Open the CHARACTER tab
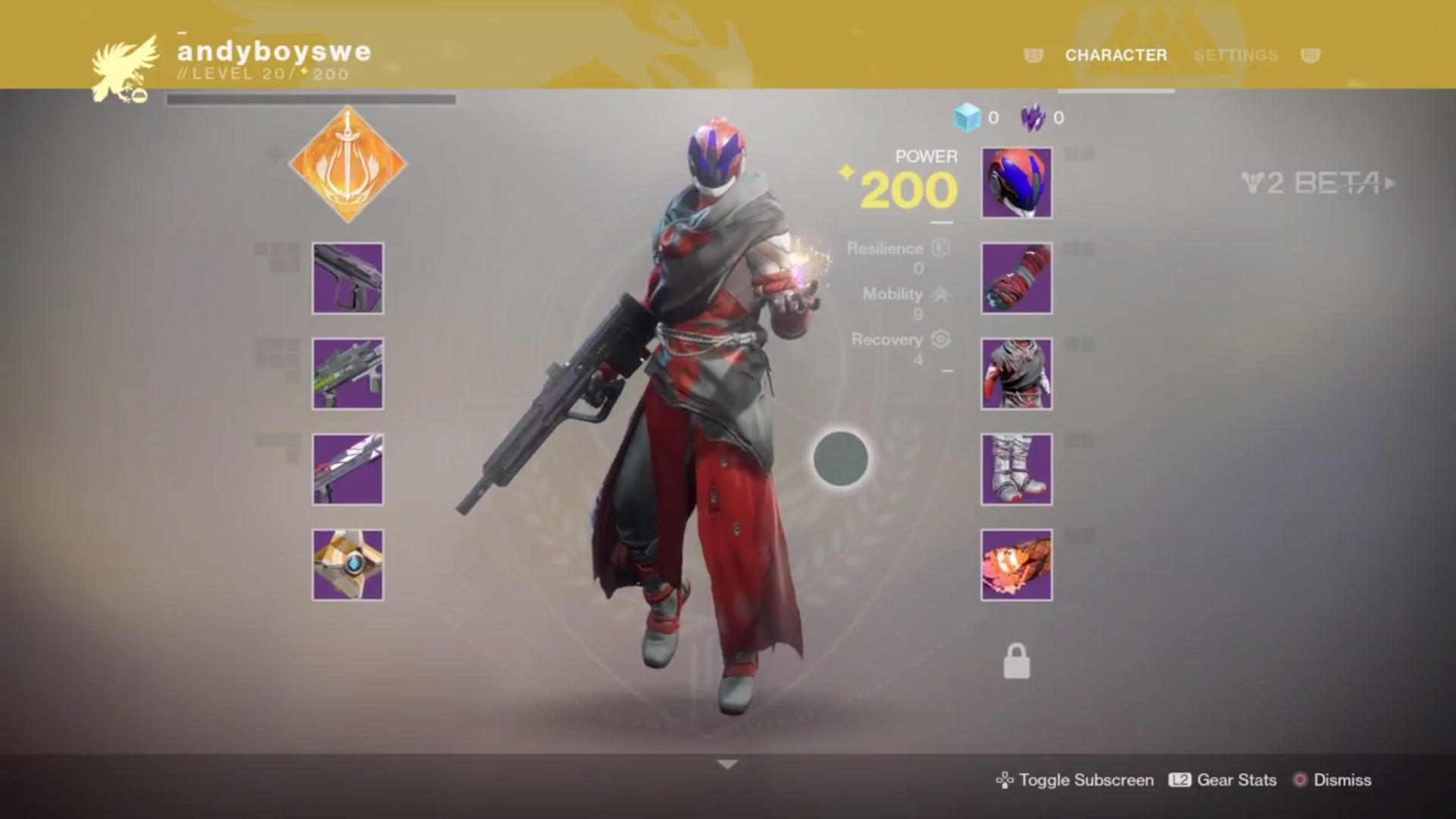The height and width of the screenshot is (819, 1456). 1115,55
